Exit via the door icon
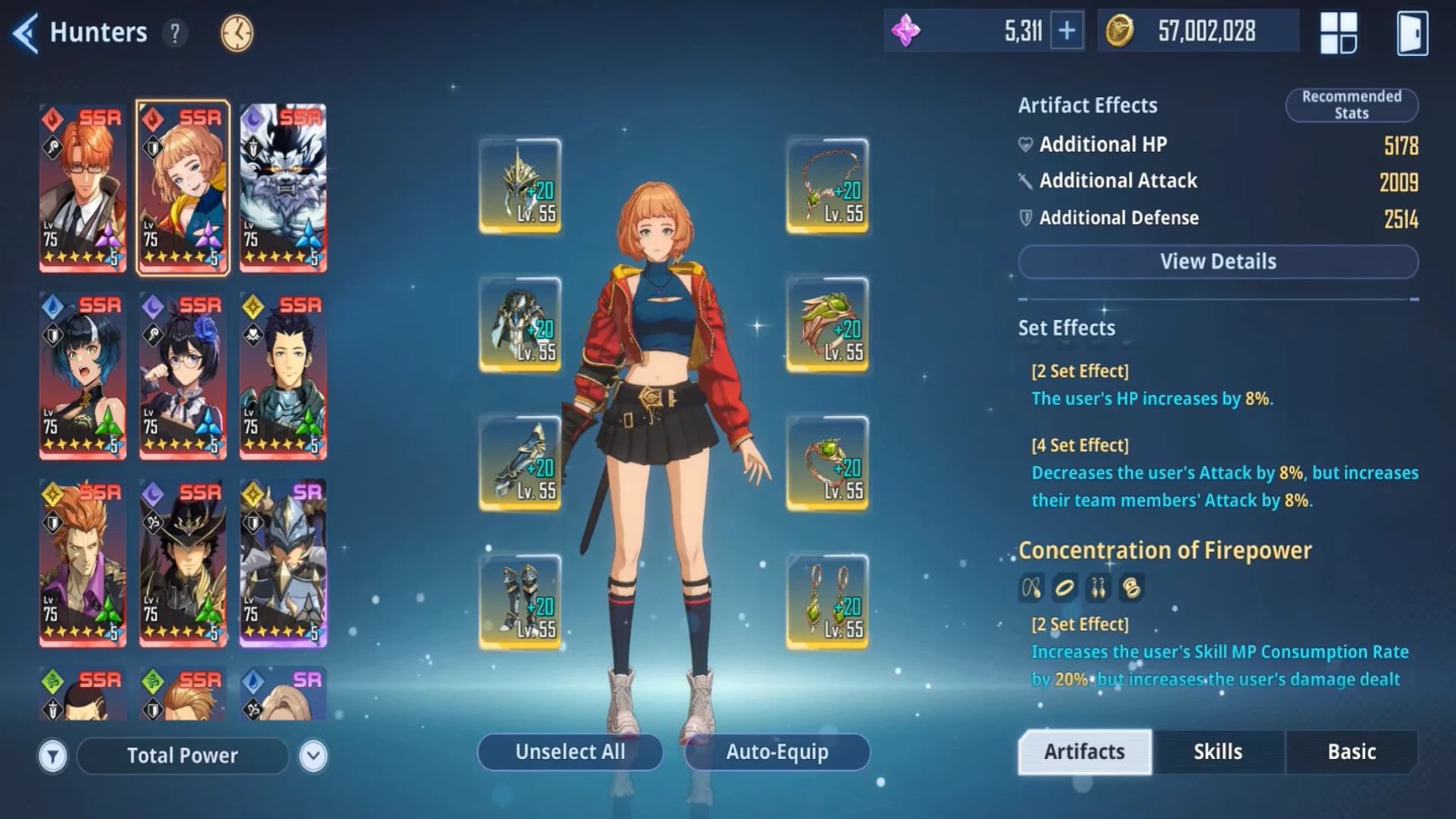1456x819 pixels. [x=1412, y=33]
